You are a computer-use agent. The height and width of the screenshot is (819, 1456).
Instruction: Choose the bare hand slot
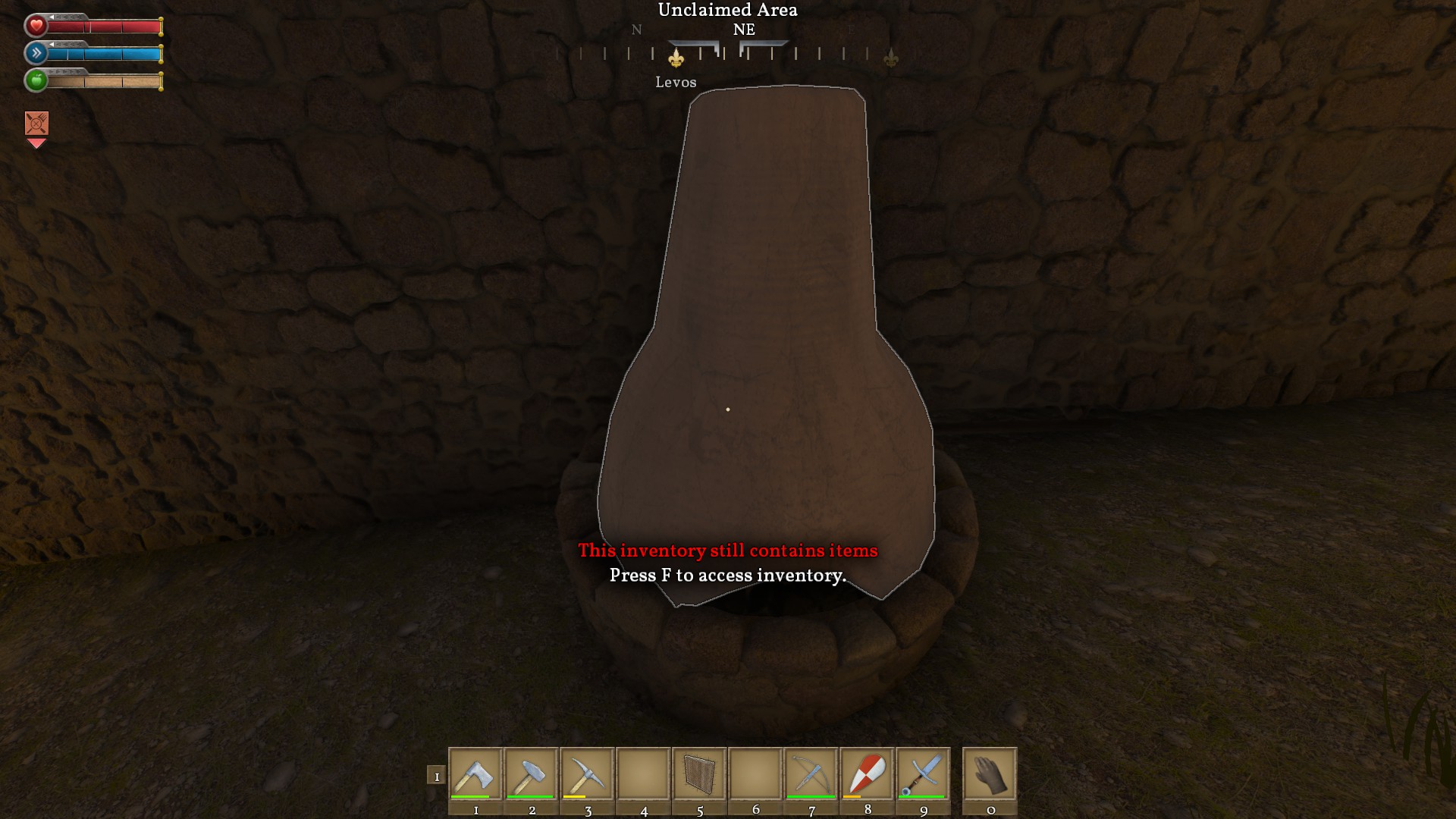click(x=990, y=773)
